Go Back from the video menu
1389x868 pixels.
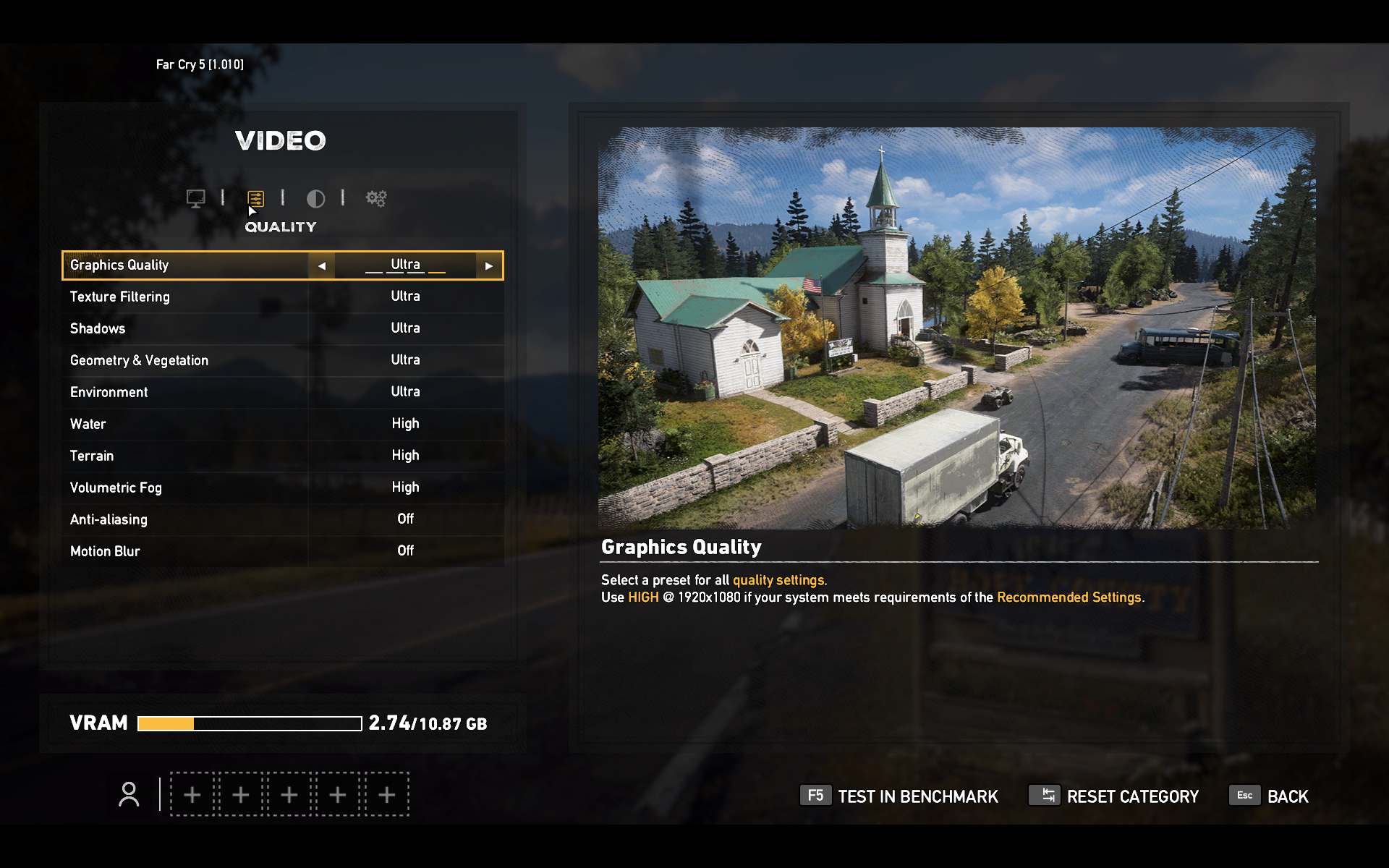[1270, 796]
